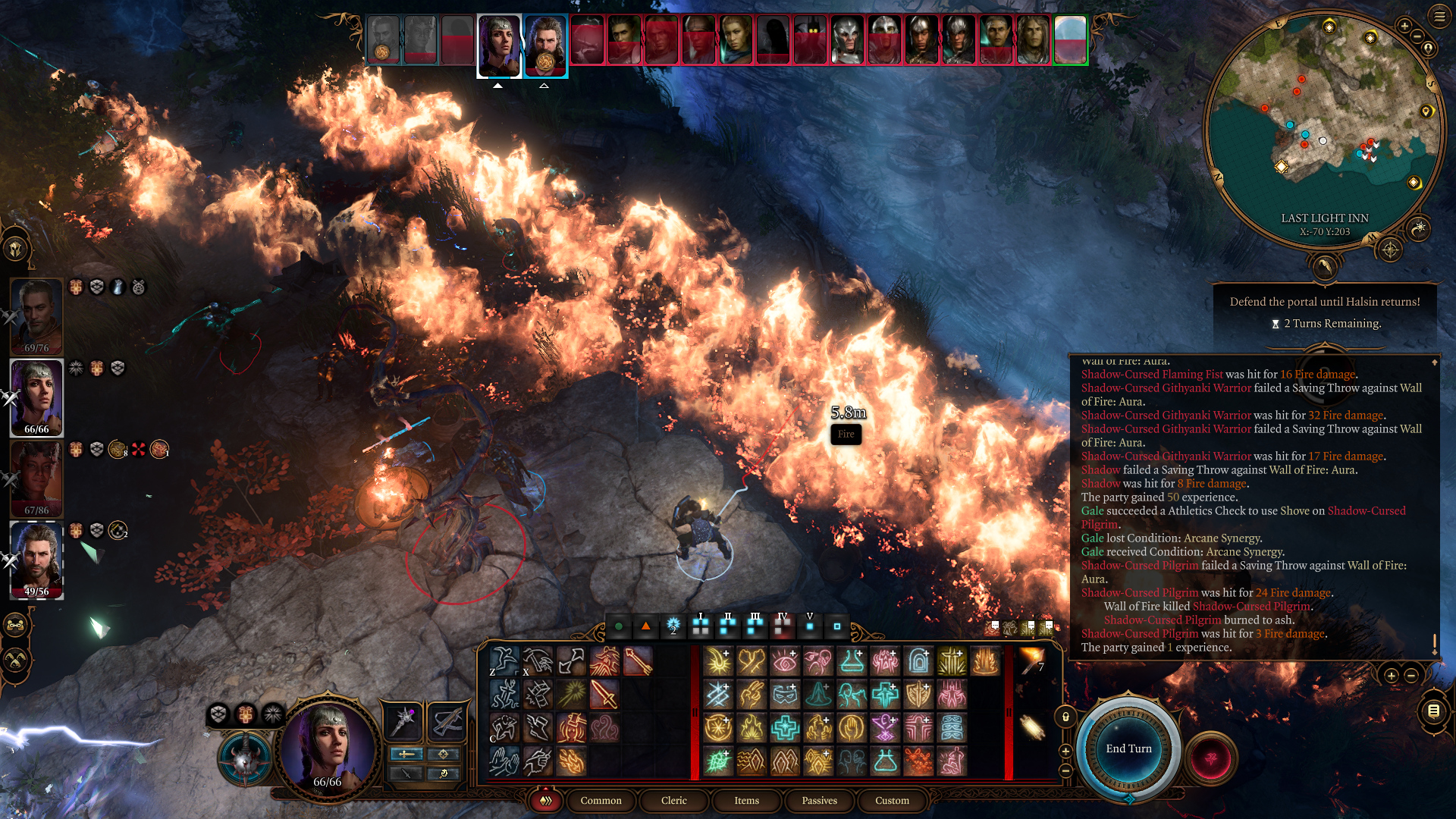Choose the party portrait showing 67/86 health
The image size is (1456, 819).
(x=36, y=478)
